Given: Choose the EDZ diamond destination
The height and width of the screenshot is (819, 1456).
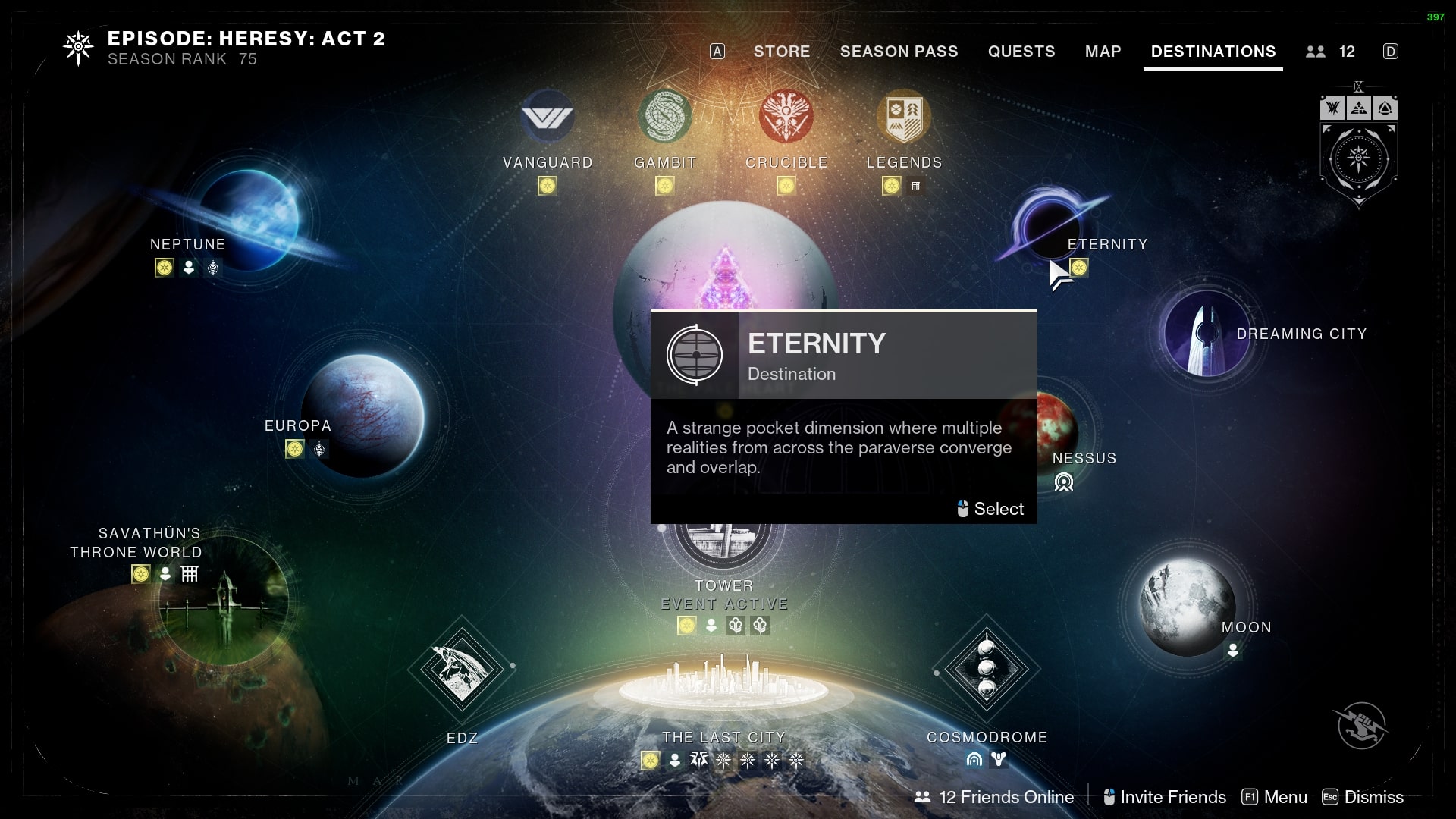Looking at the screenshot, I should click(x=461, y=670).
